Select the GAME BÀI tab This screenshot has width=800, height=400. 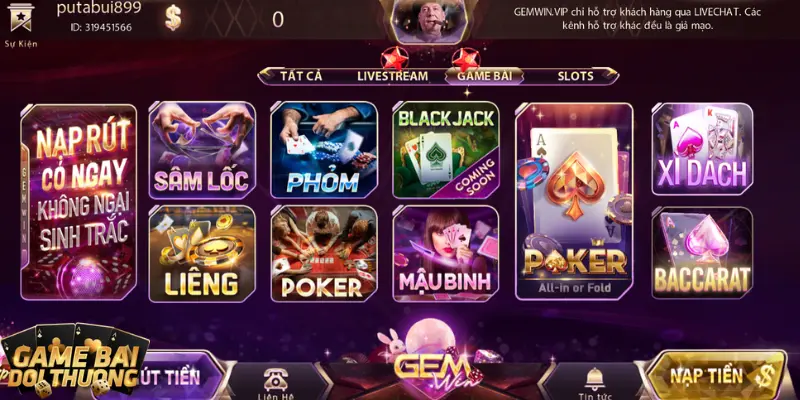(x=485, y=76)
